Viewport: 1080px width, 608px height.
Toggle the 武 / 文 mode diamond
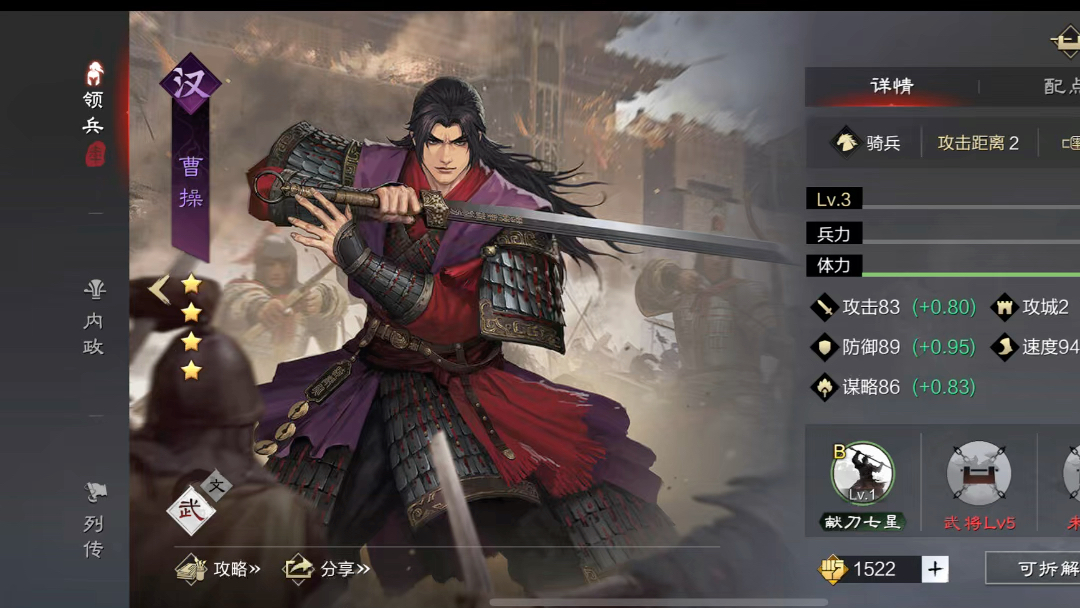192,508
